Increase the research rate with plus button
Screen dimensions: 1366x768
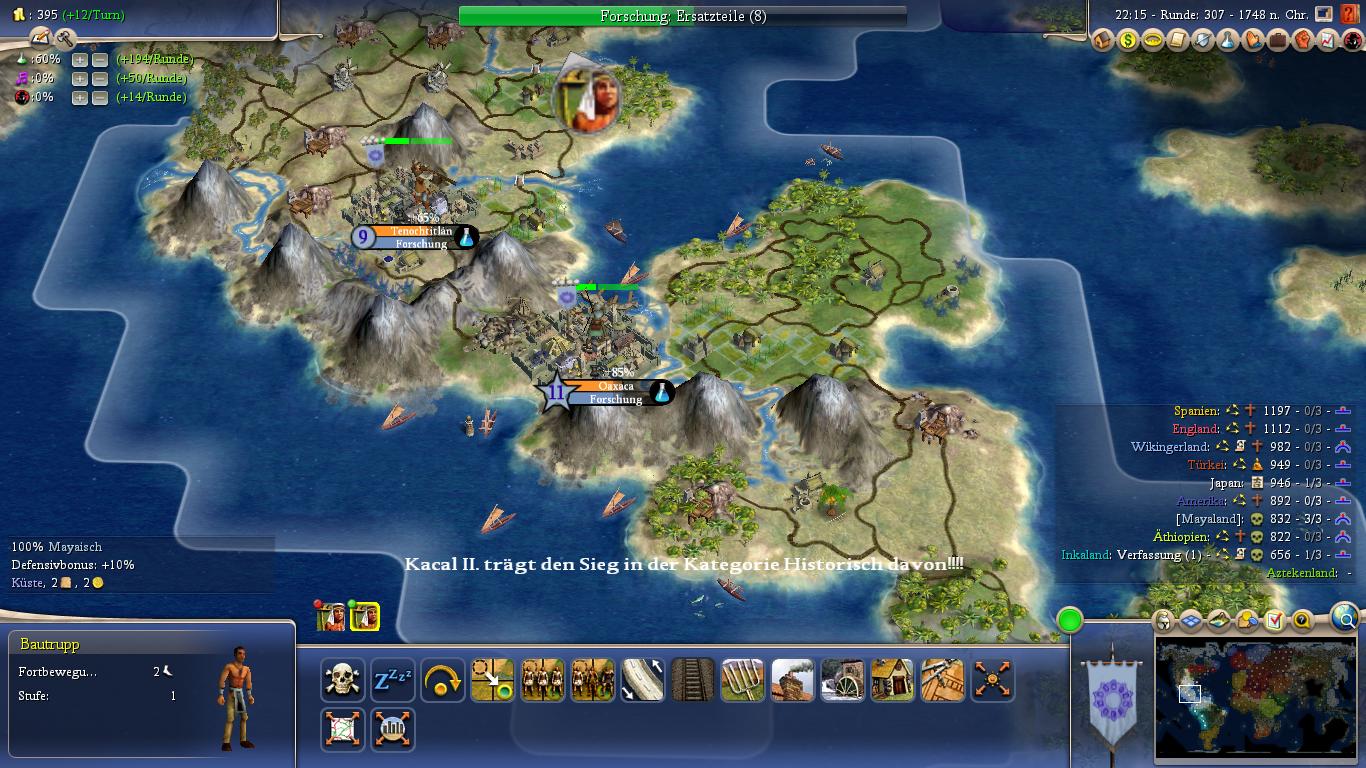click(79, 59)
